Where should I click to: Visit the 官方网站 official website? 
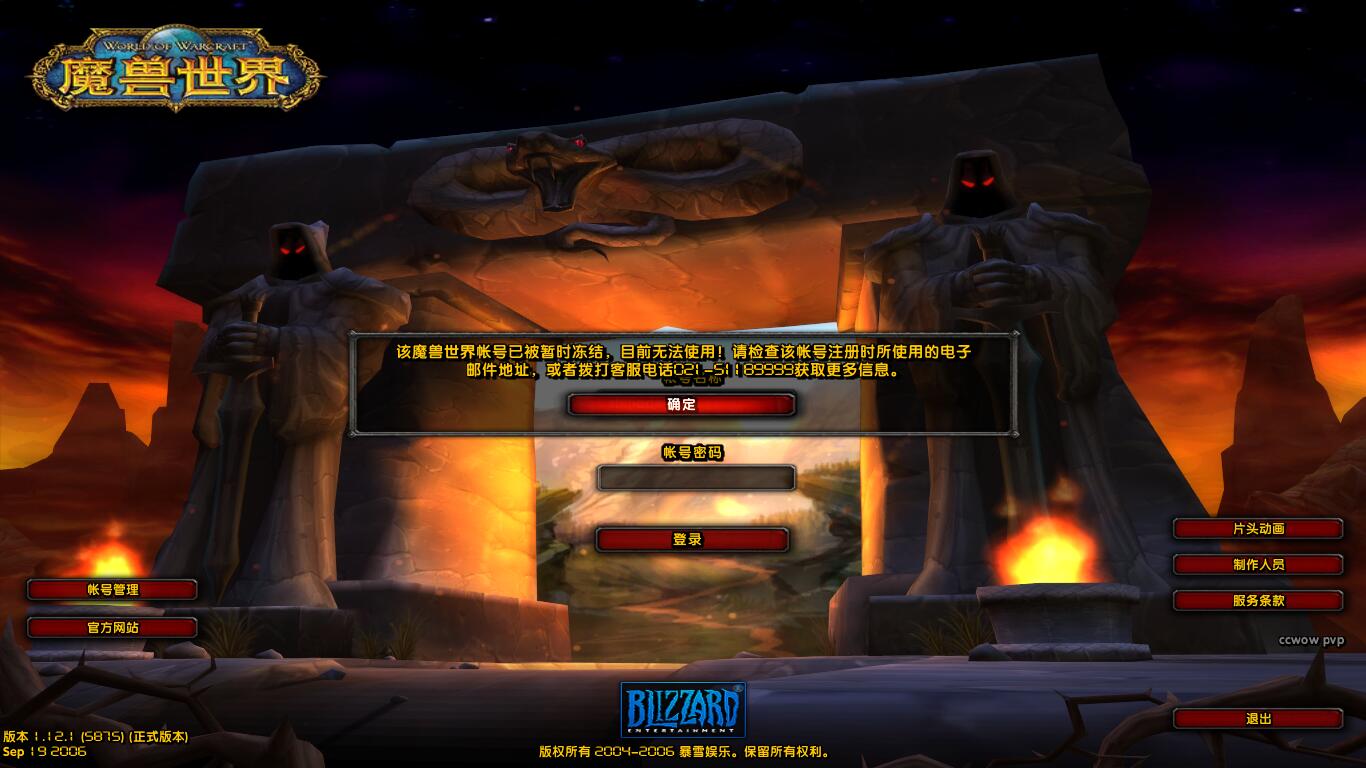tap(112, 628)
